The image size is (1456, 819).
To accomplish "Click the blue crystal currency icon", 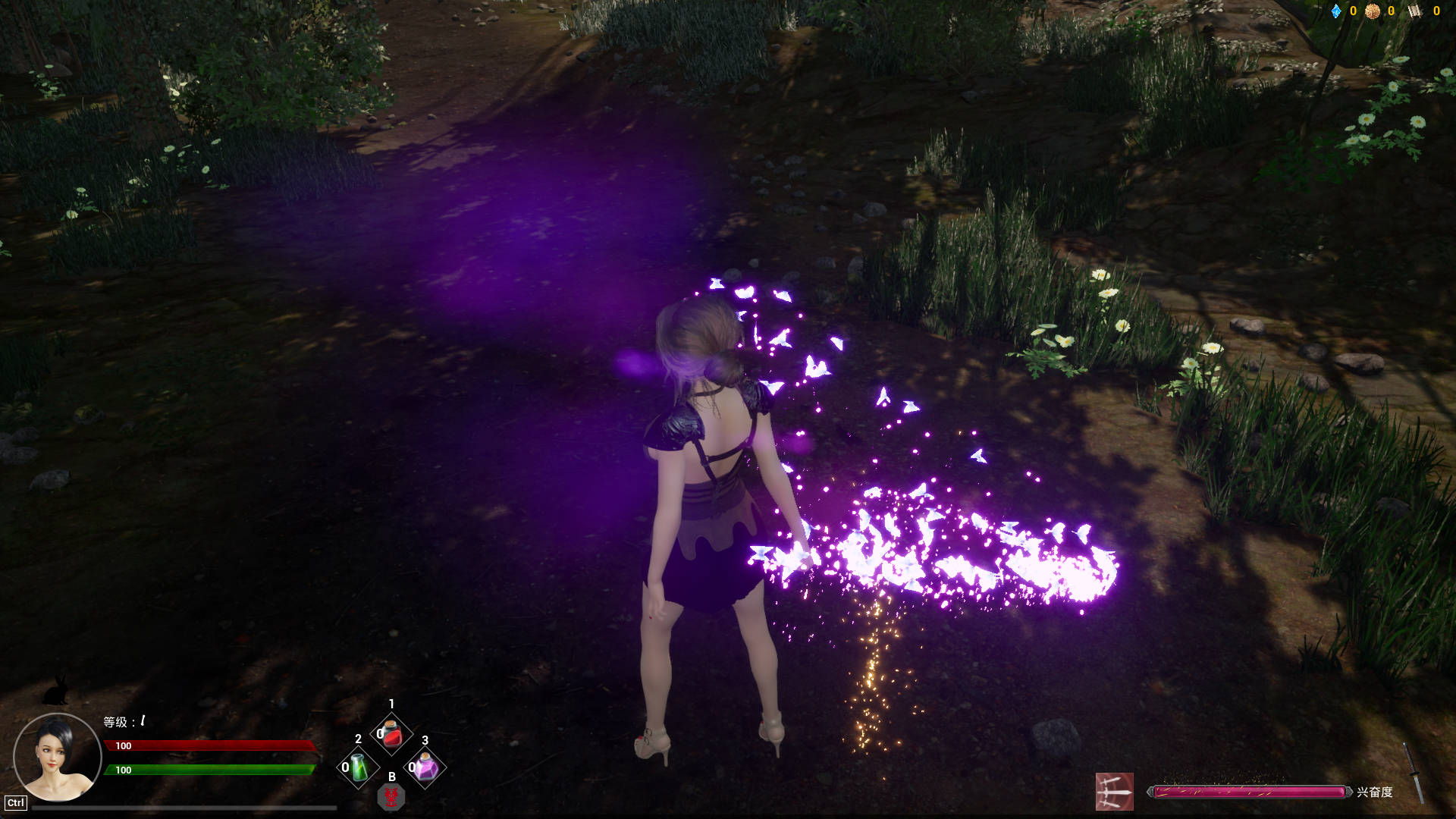I will point(1336,11).
